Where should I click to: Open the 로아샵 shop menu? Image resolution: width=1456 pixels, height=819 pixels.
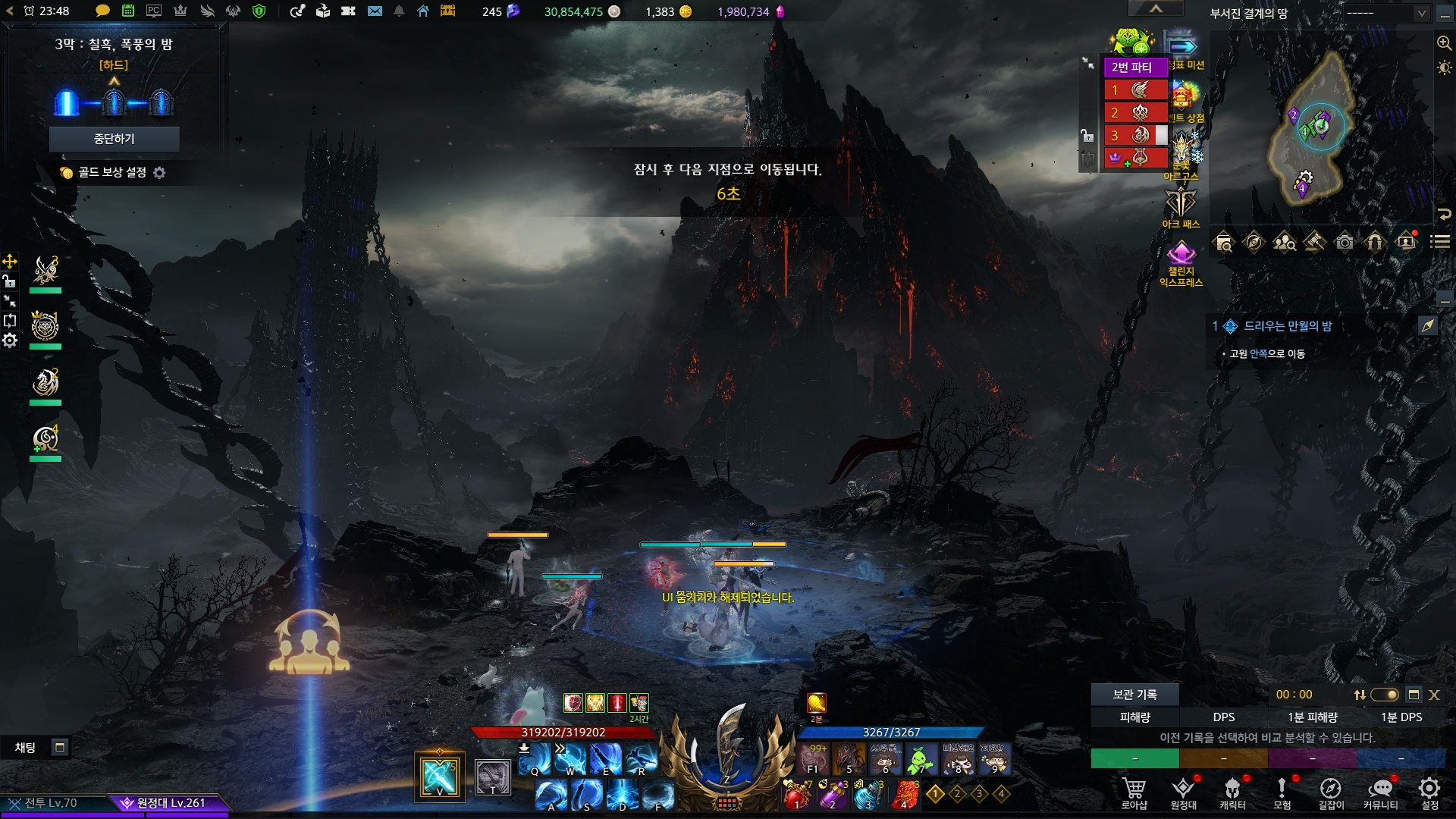(x=1134, y=792)
